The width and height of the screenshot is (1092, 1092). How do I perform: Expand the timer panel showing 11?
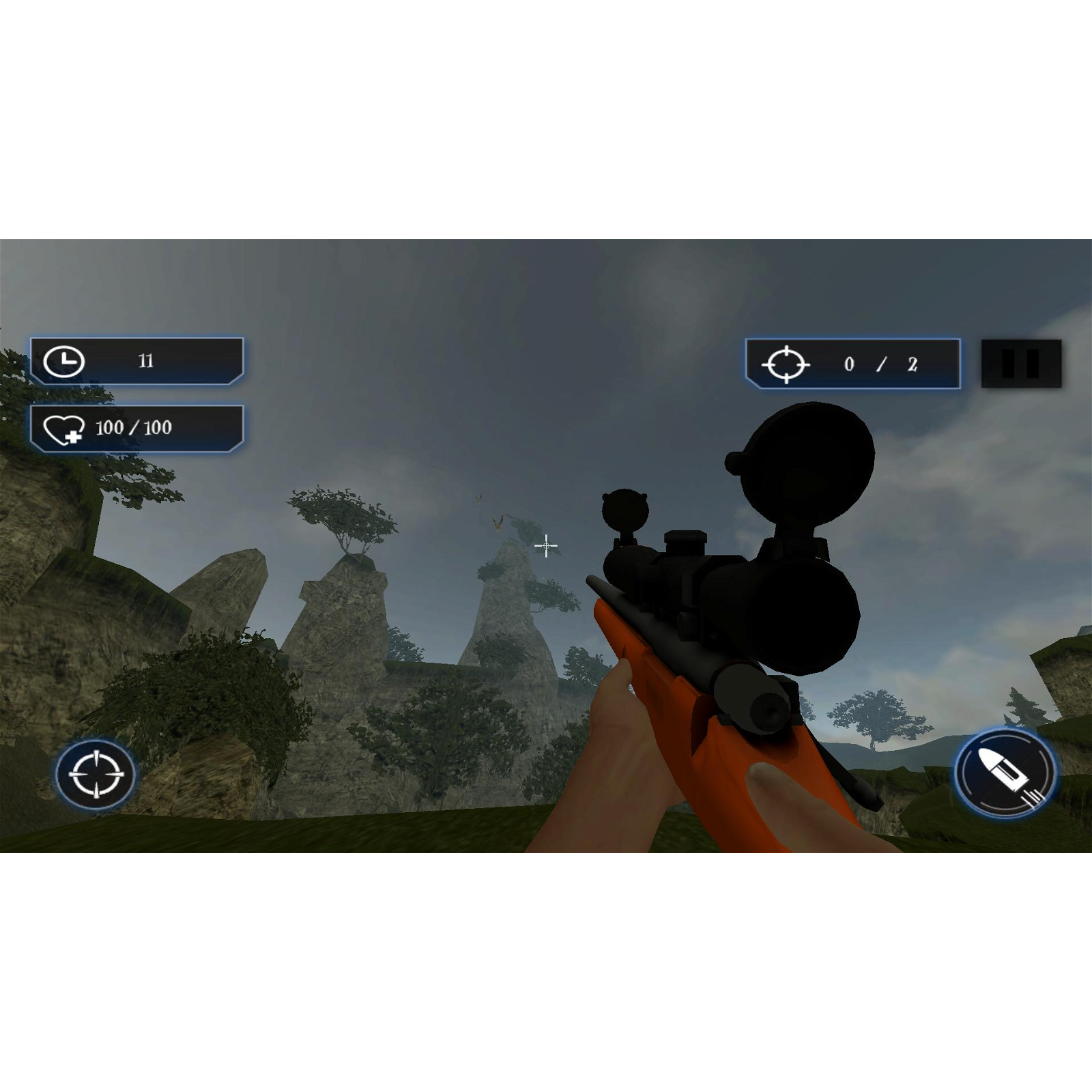(x=136, y=361)
